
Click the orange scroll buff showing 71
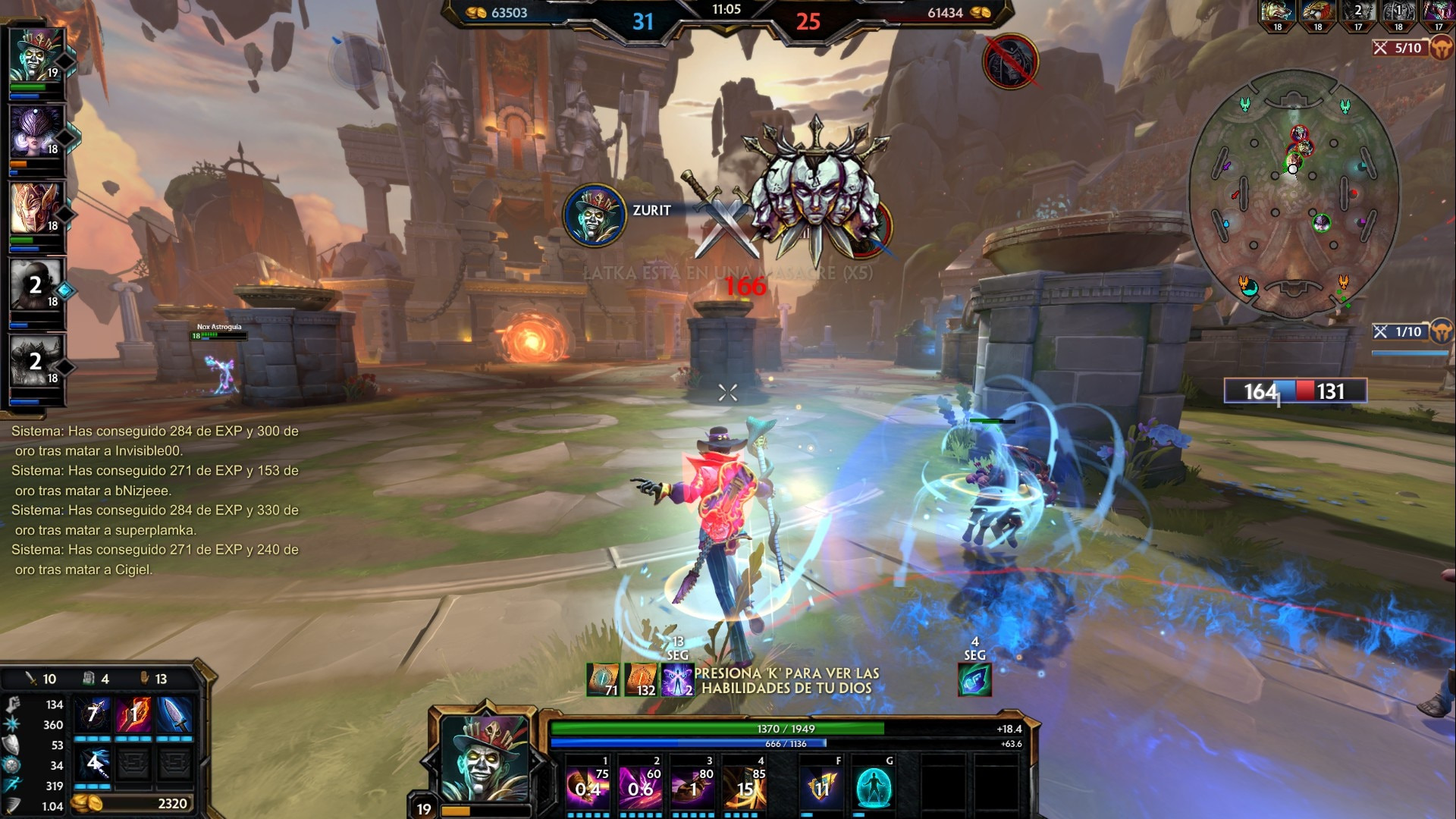click(x=603, y=679)
